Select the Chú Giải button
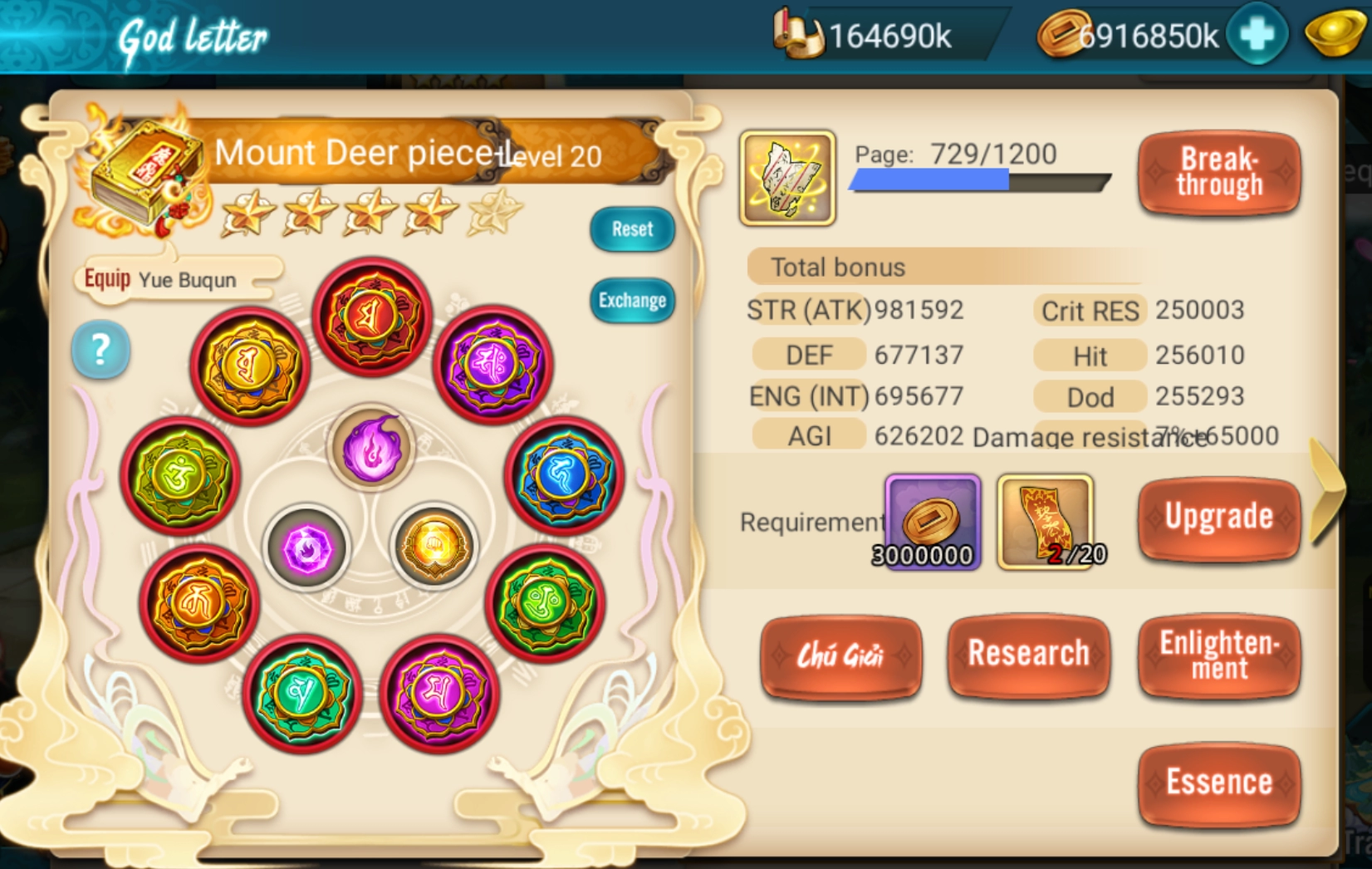This screenshot has width=1372, height=869. pyautogui.click(x=840, y=656)
